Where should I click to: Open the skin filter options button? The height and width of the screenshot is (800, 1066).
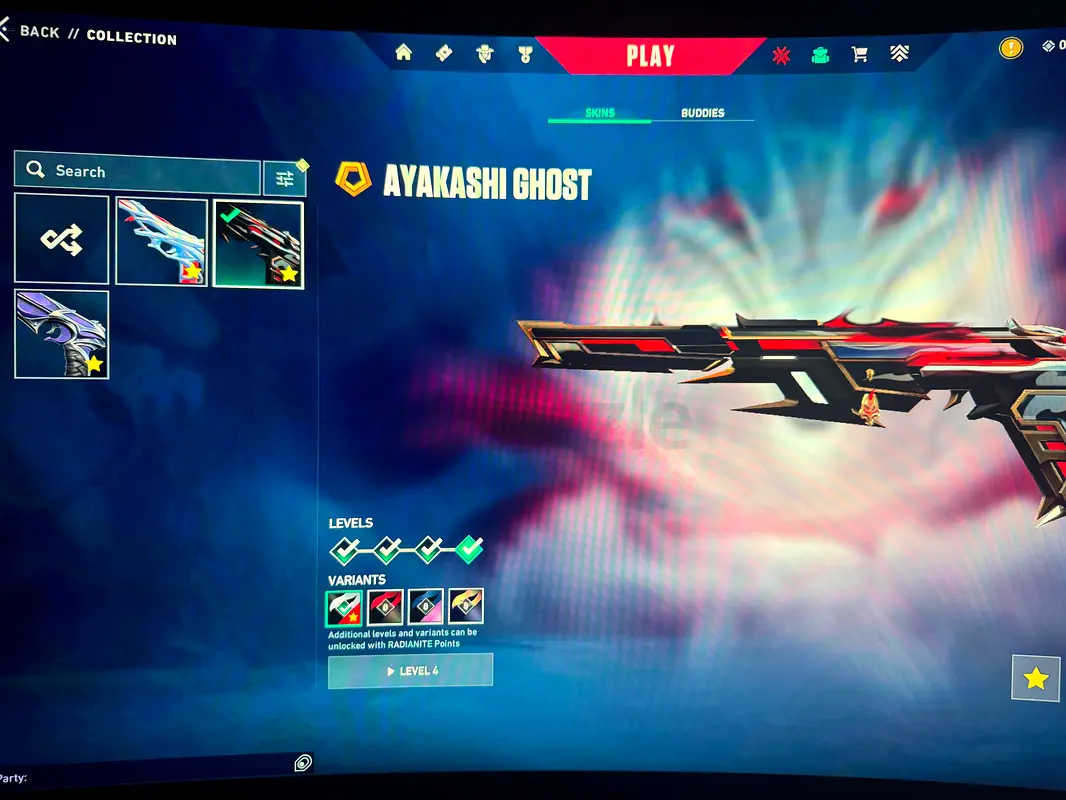pos(285,178)
